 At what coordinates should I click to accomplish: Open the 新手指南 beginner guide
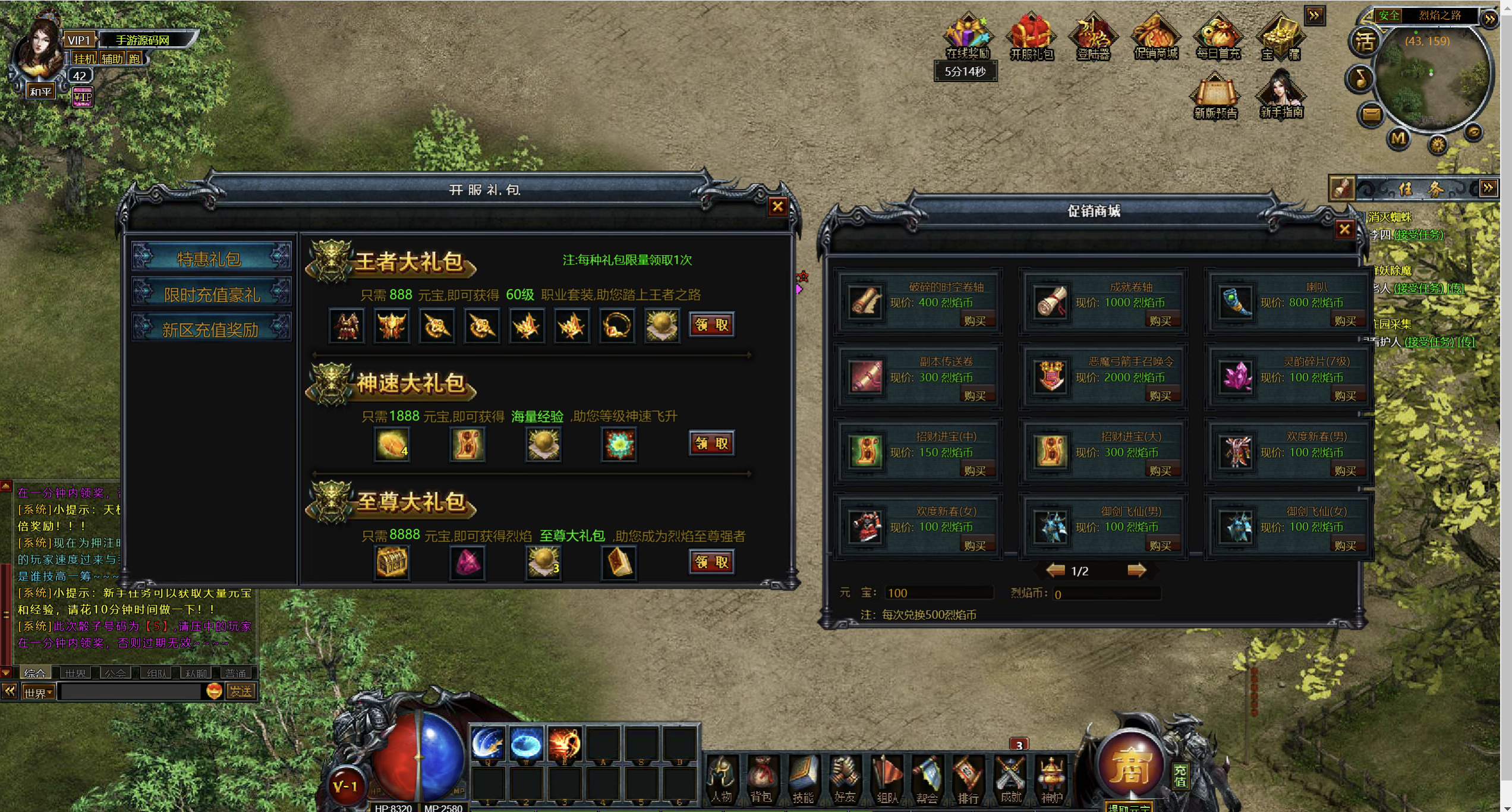point(1281,95)
